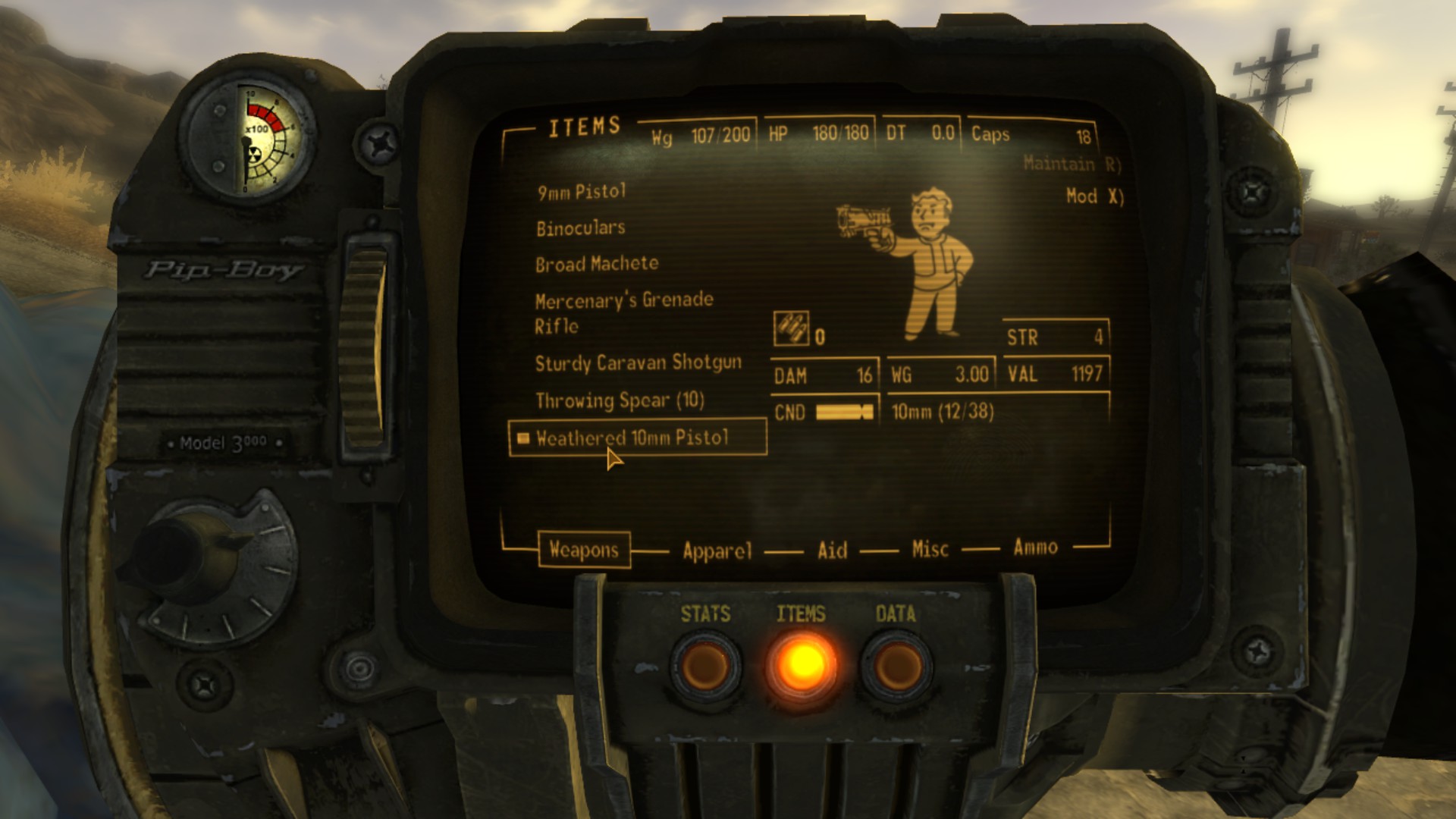Screen dimensions: 1456x819
Task: Pick the Mercenary's Grenade Rifle
Action: click(623, 312)
